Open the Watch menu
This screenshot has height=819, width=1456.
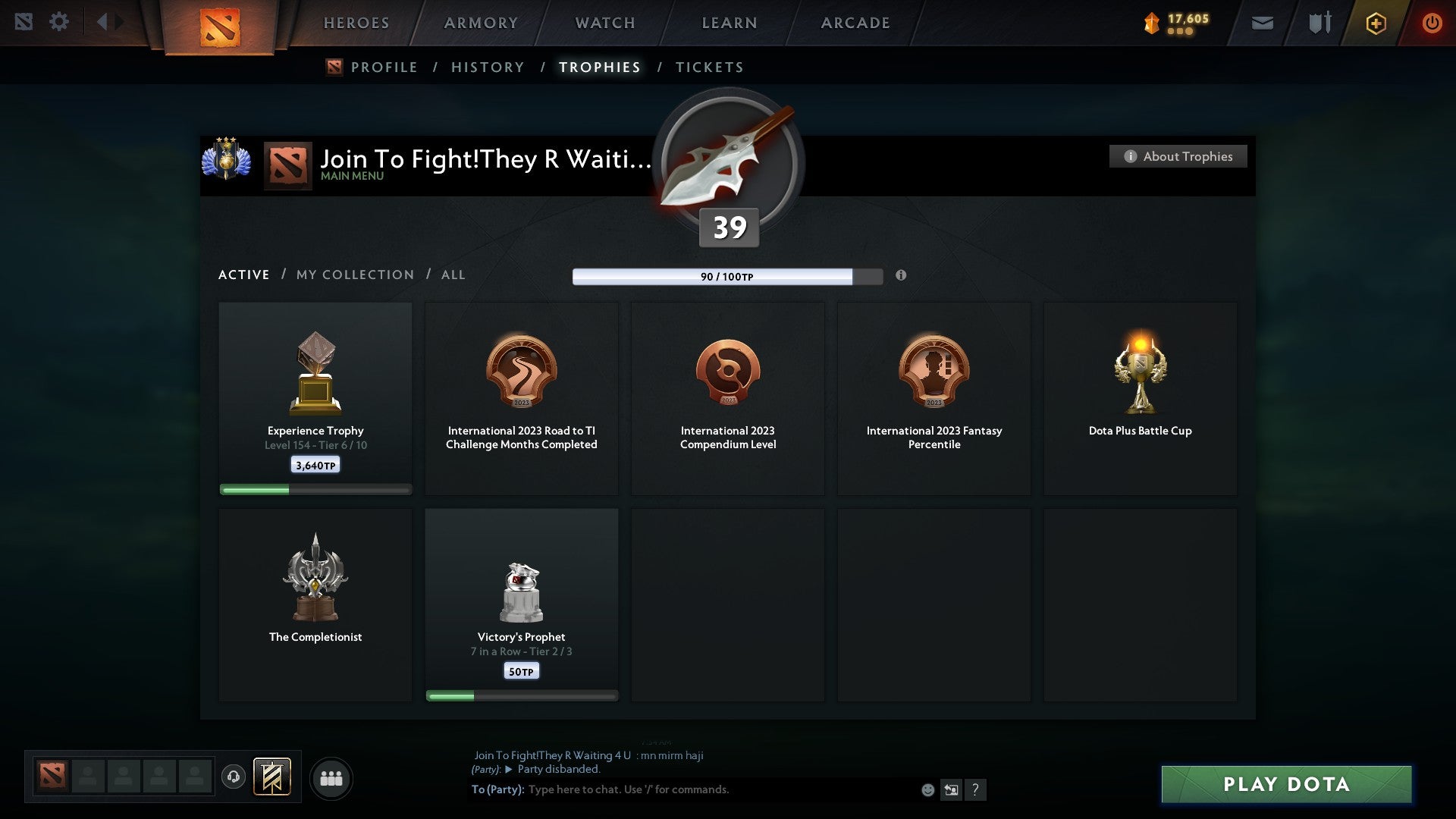coord(603,23)
